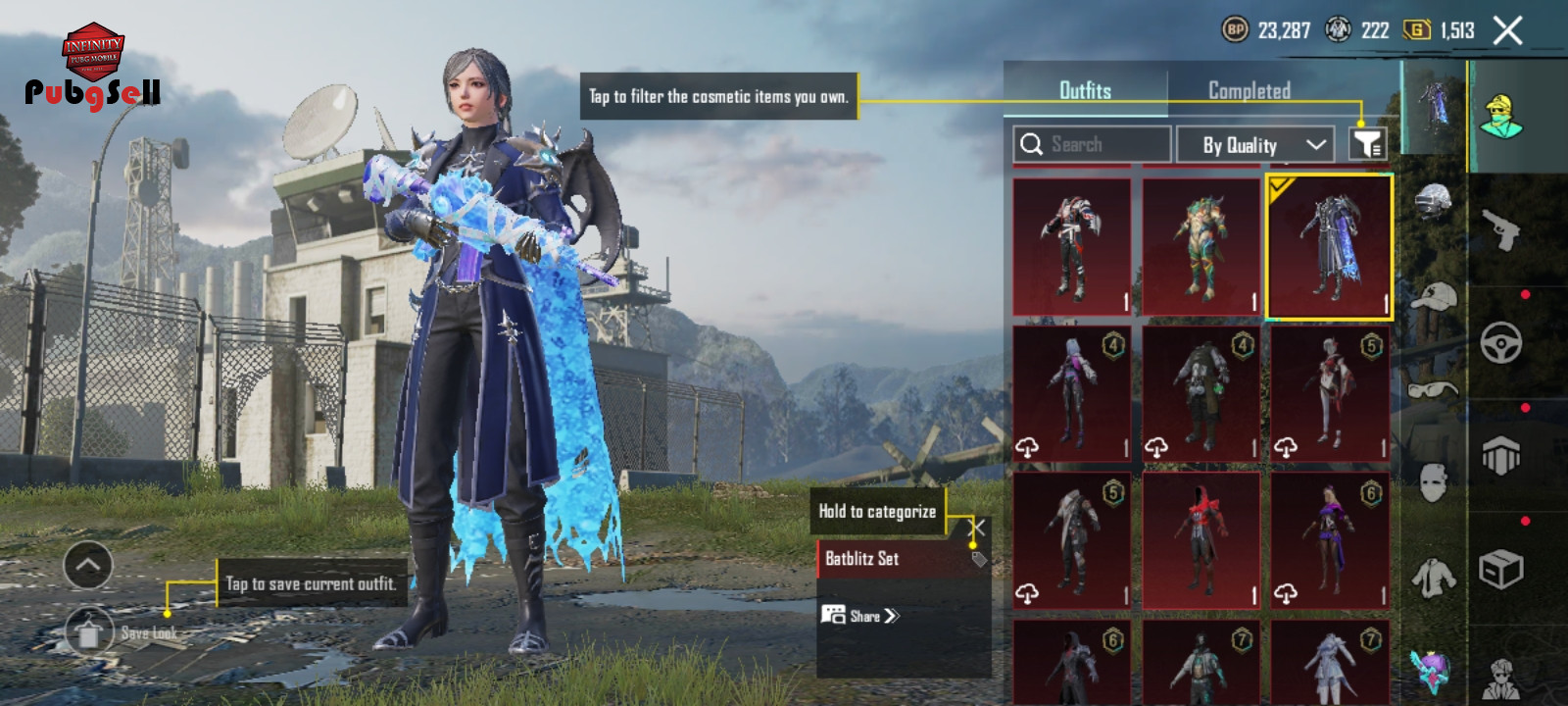Screen dimensions: 1568x706
Task: Switch to the steering wheel vehicle section
Action: coord(1500,343)
